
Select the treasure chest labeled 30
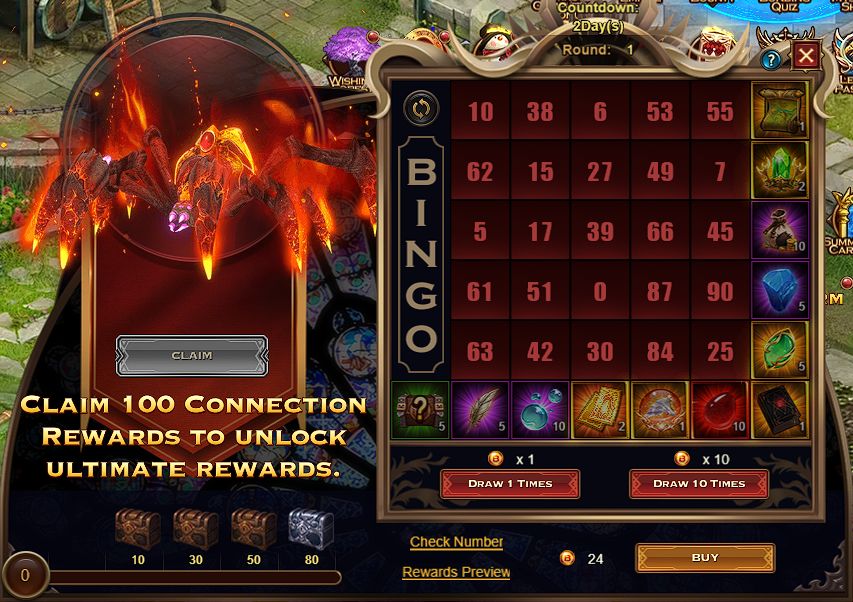coord(196,528)
